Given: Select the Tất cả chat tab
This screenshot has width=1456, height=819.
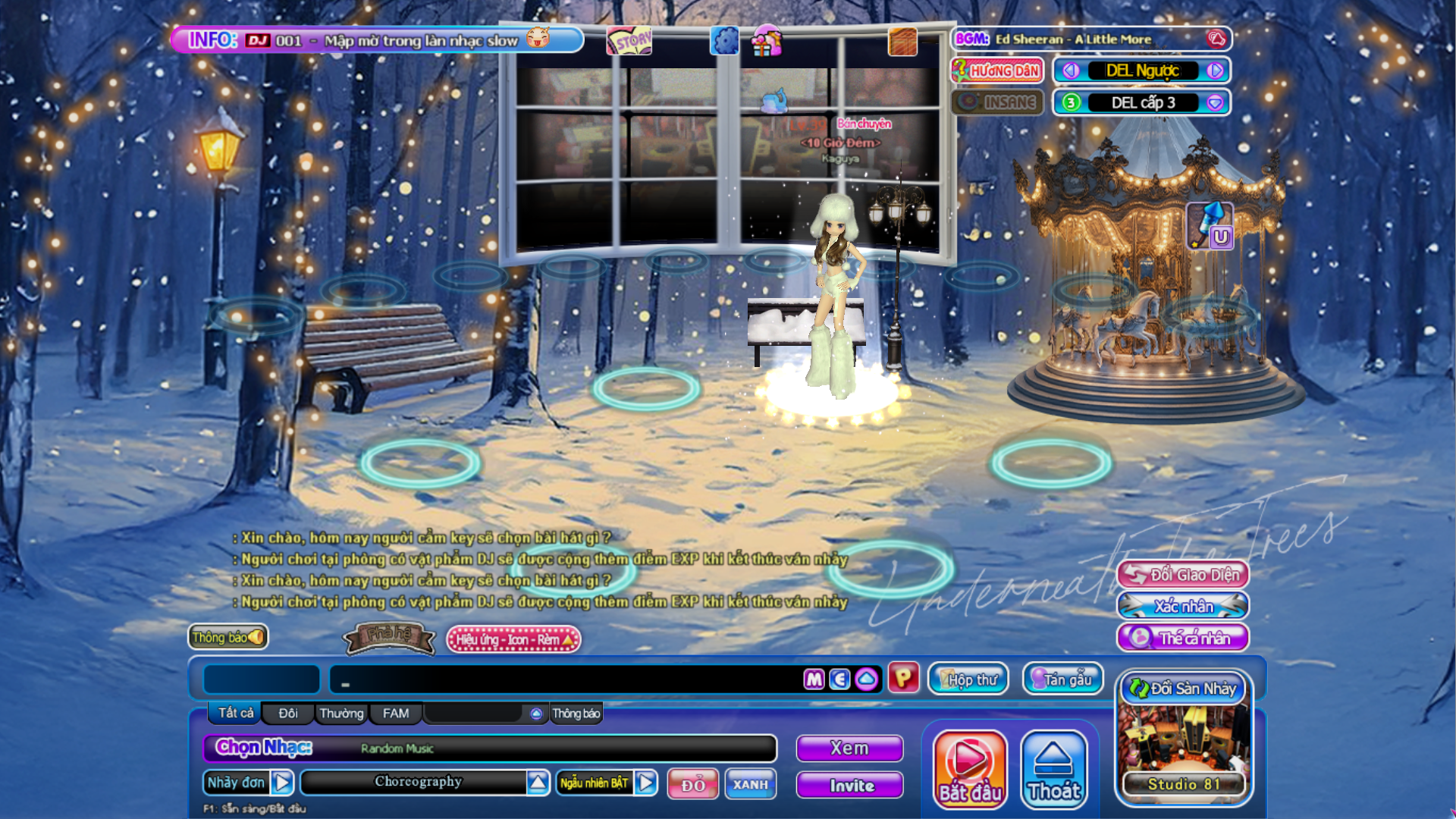Looking at the screenshot, I should (x=236, y=714).
